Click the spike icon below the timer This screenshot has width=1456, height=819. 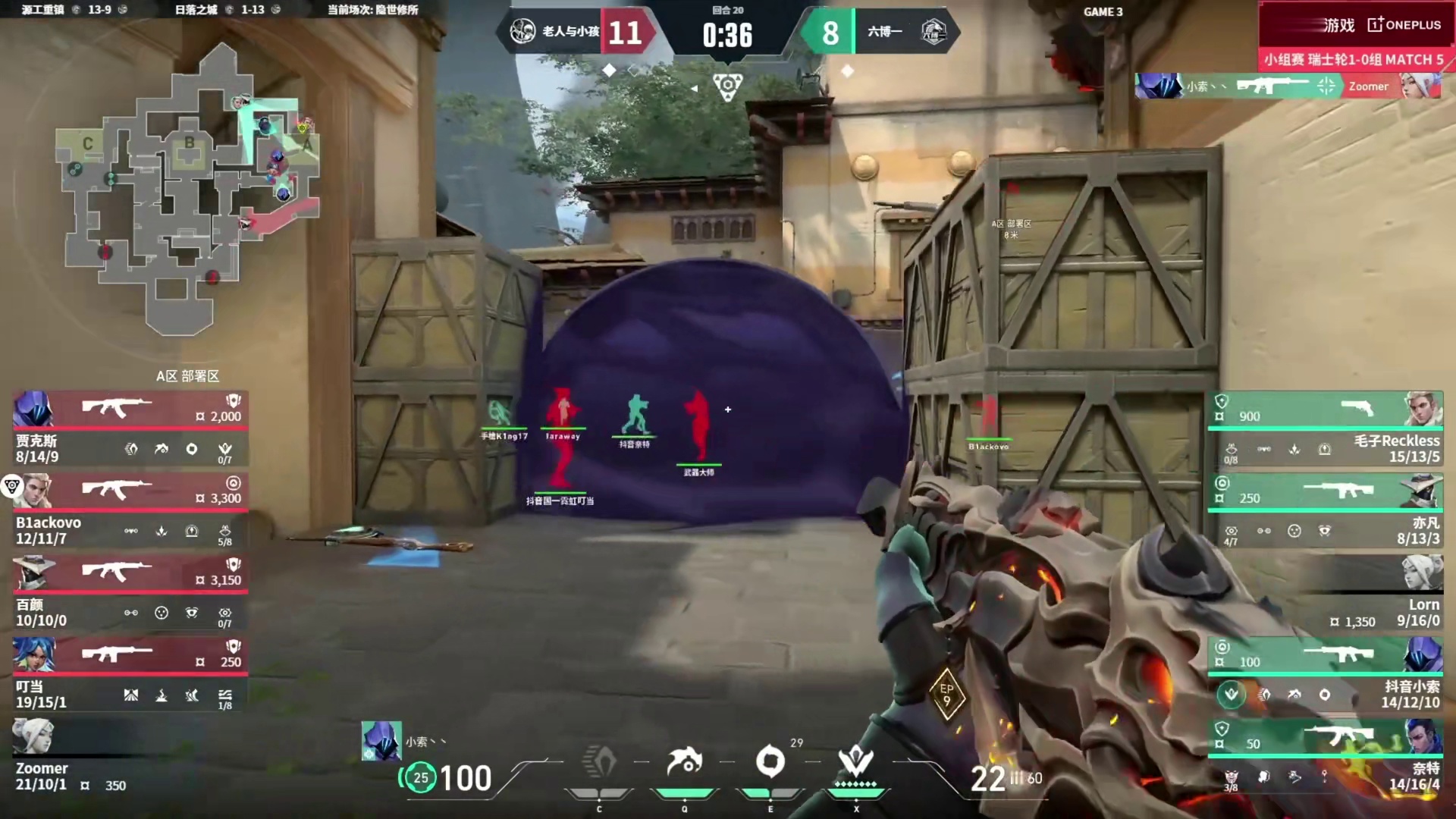tap(727, 86)
